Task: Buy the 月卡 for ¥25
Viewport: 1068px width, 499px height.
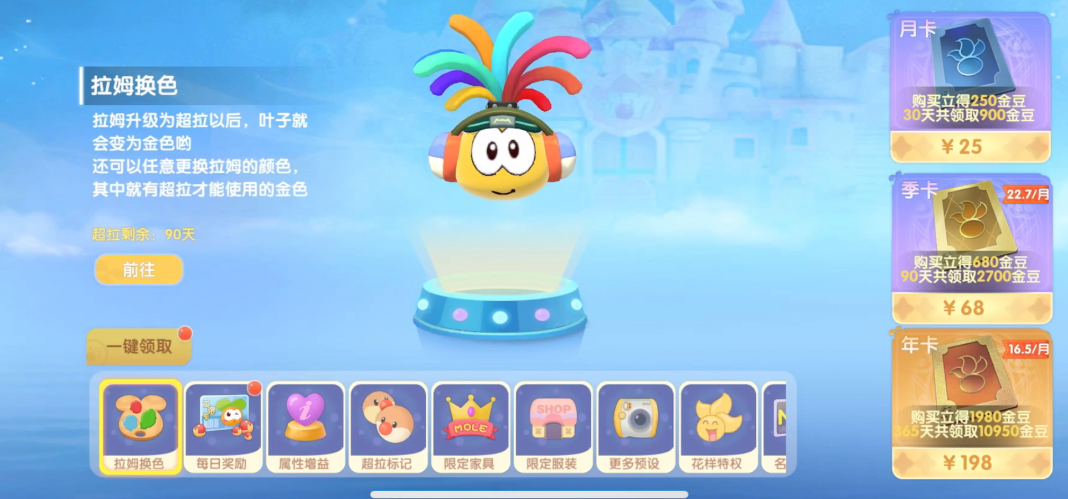Action: tap(971, 146)
